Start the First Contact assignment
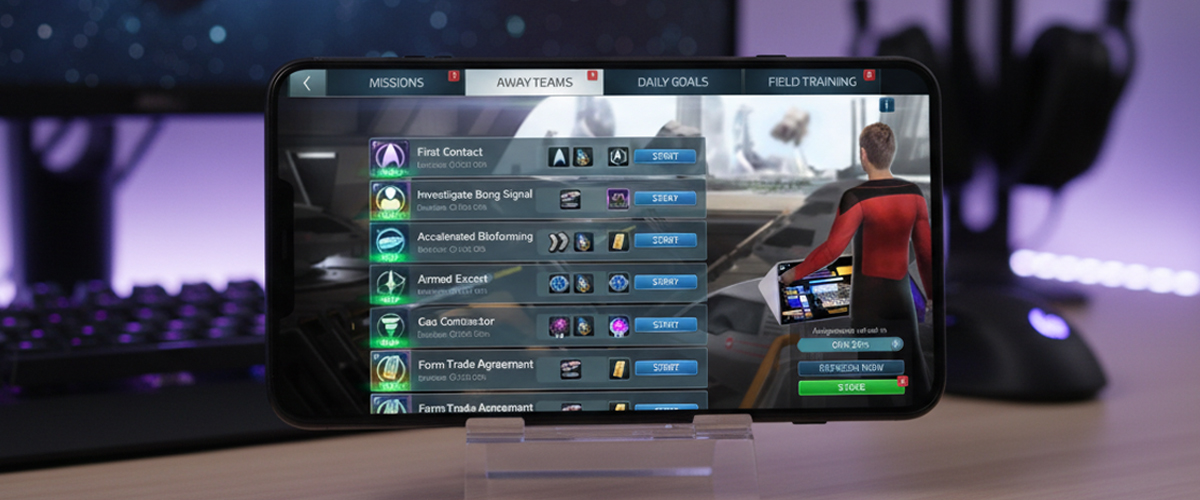Image resolution: width=1200 pixels, height=500 pixels. coord(664,156)
